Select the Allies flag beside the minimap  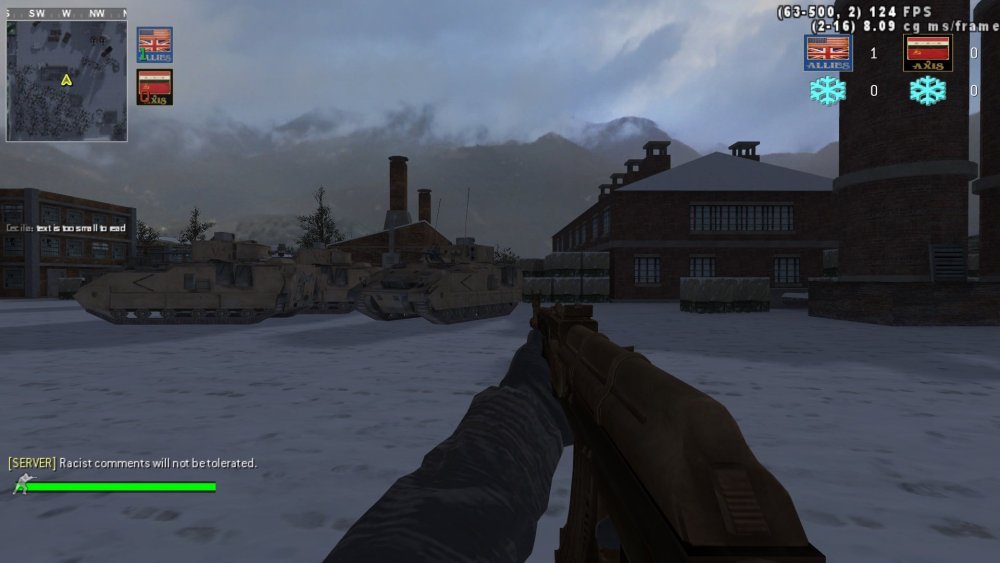154,45
